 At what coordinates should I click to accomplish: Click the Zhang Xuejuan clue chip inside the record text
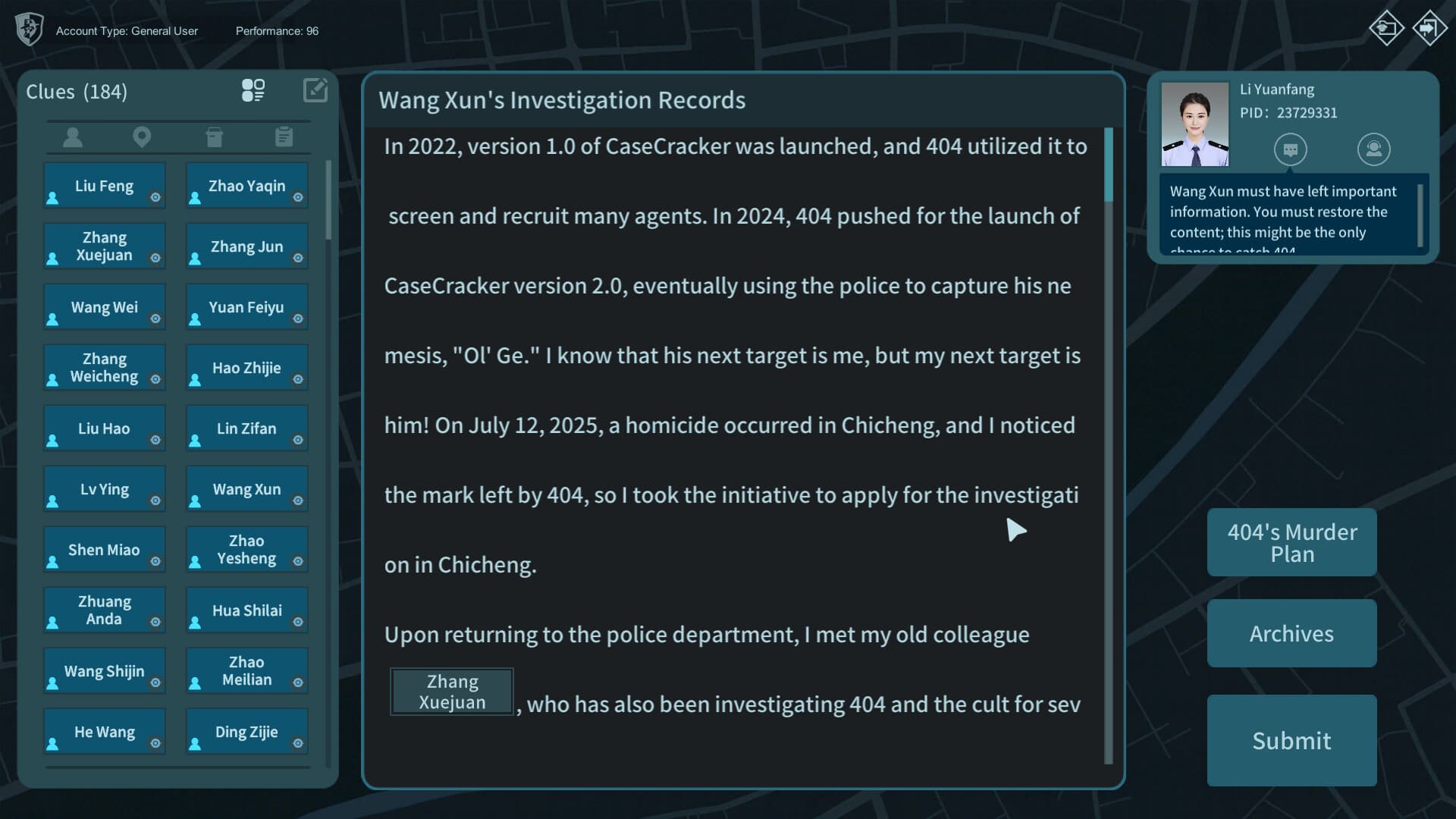point(451,691)
